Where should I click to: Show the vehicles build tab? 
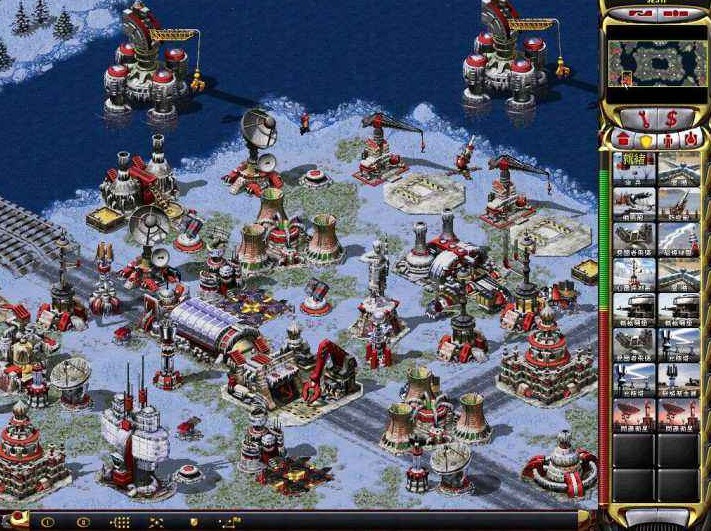point(687,141)
